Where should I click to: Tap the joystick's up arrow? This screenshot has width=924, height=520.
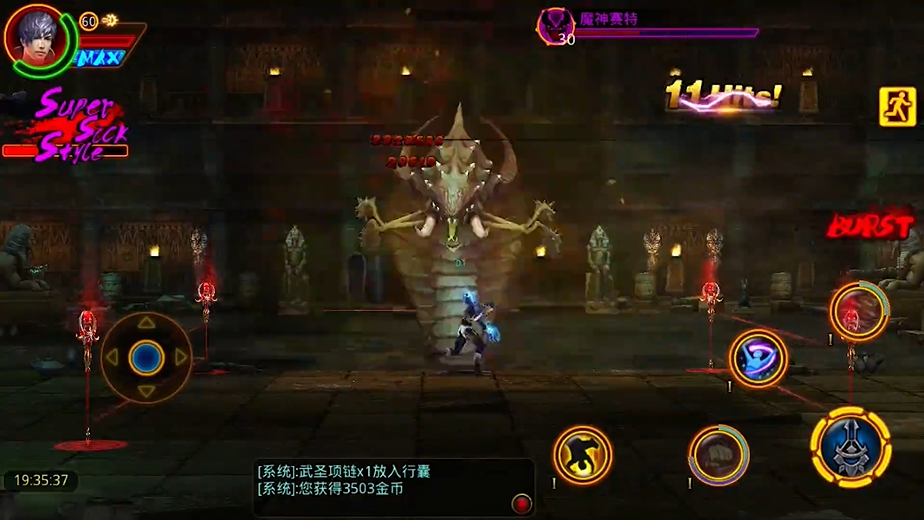pyautogui.click(x=147, y=323)
